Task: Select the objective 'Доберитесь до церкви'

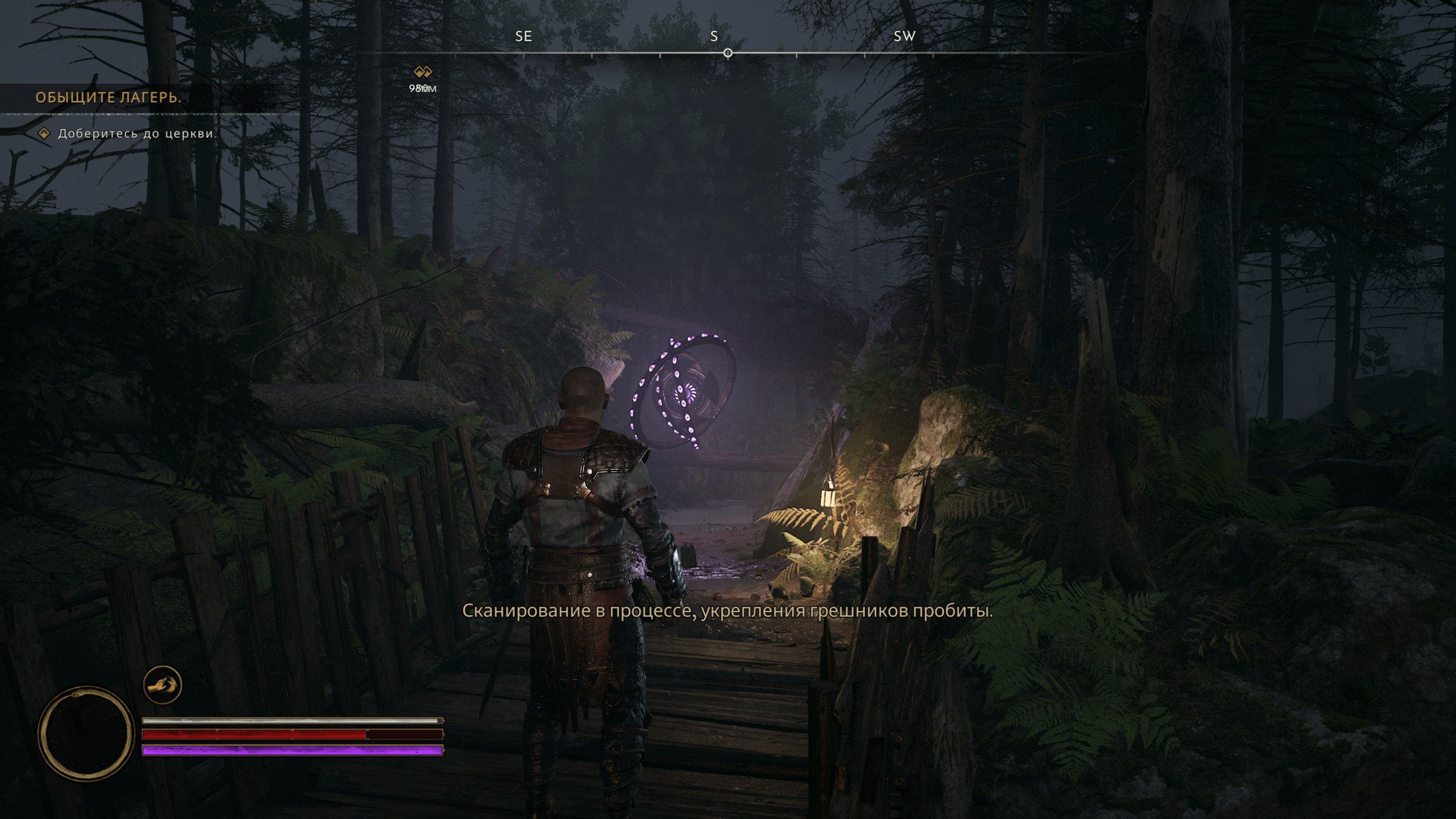Action: point(137,134)
